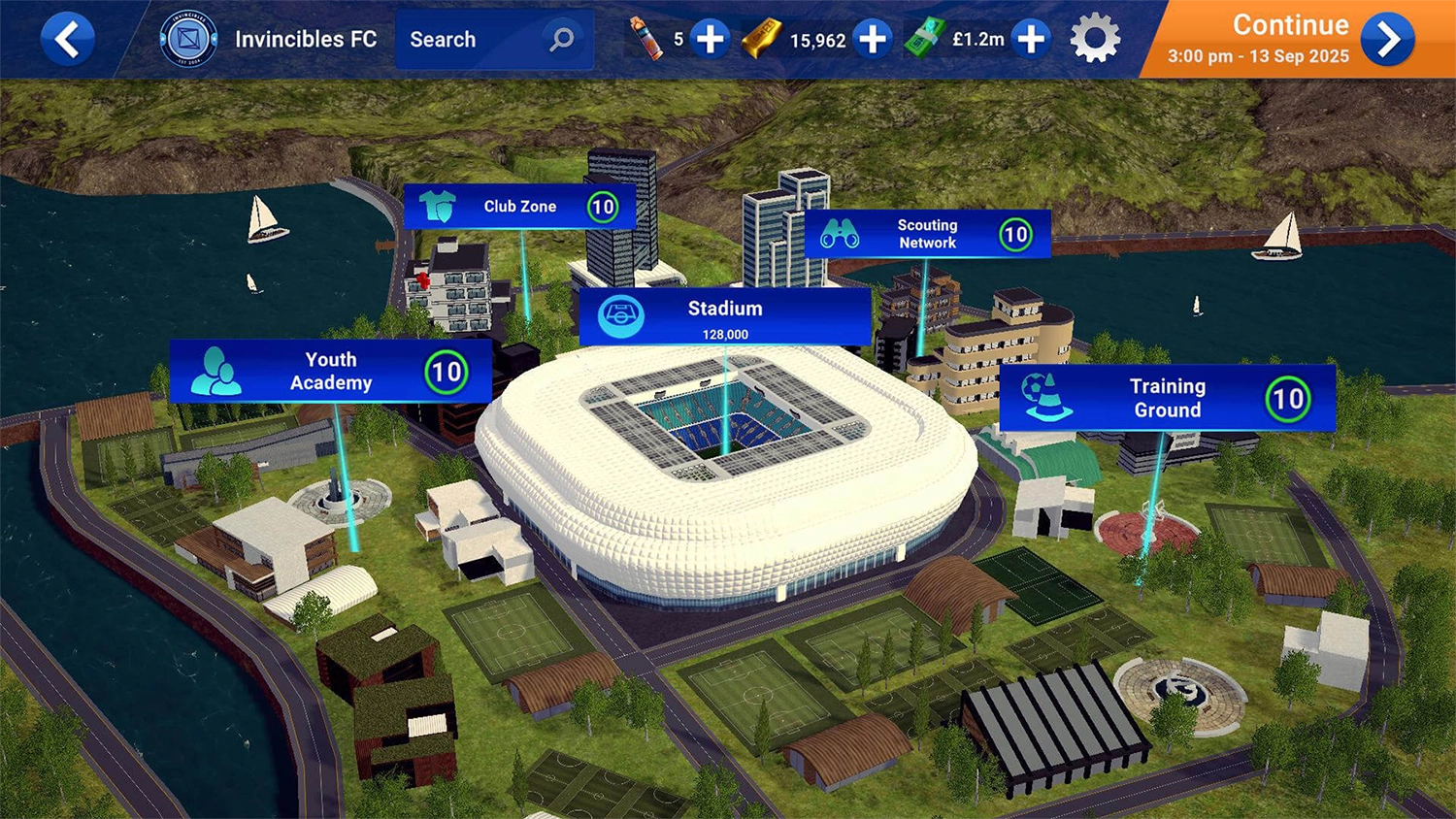Open the Stadium panel
This screenshot has width=1456, height=819.
coord(724,317)
